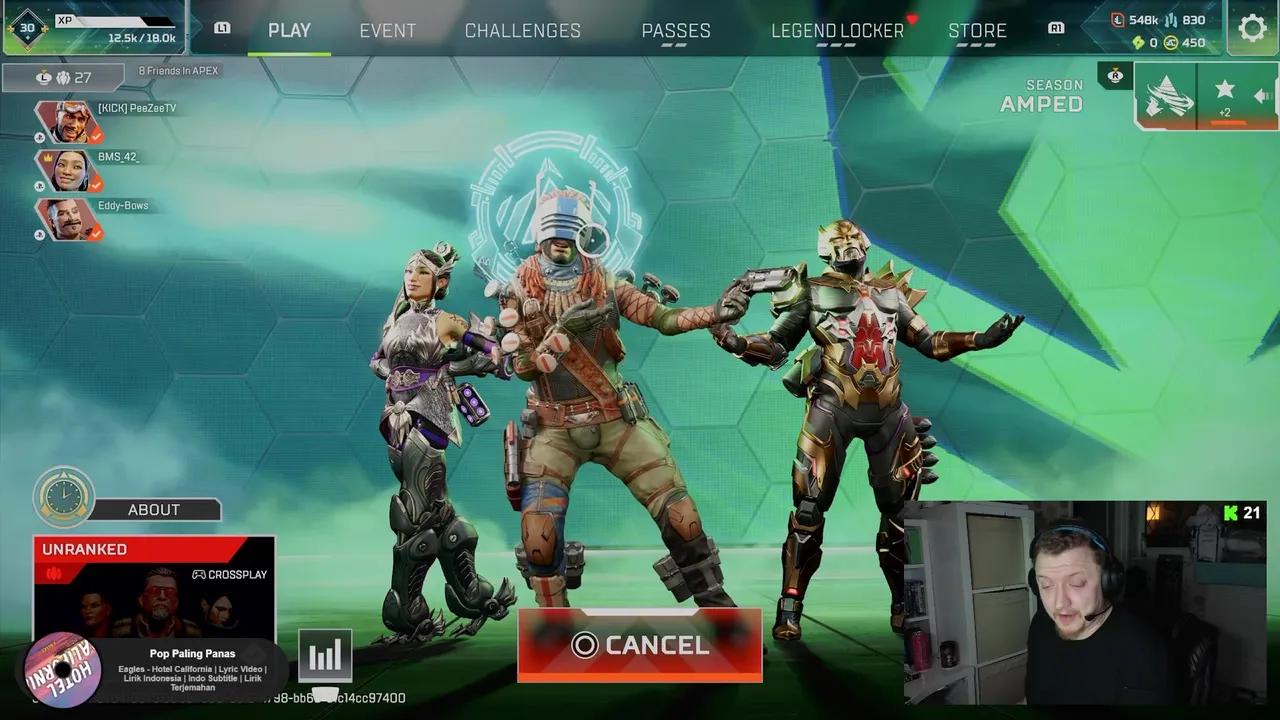Image resolution: width=1280 pixels, height=720 pixels.
Task: Click the Heirloom Shards icon
Action: click(x=1137, y=42)
